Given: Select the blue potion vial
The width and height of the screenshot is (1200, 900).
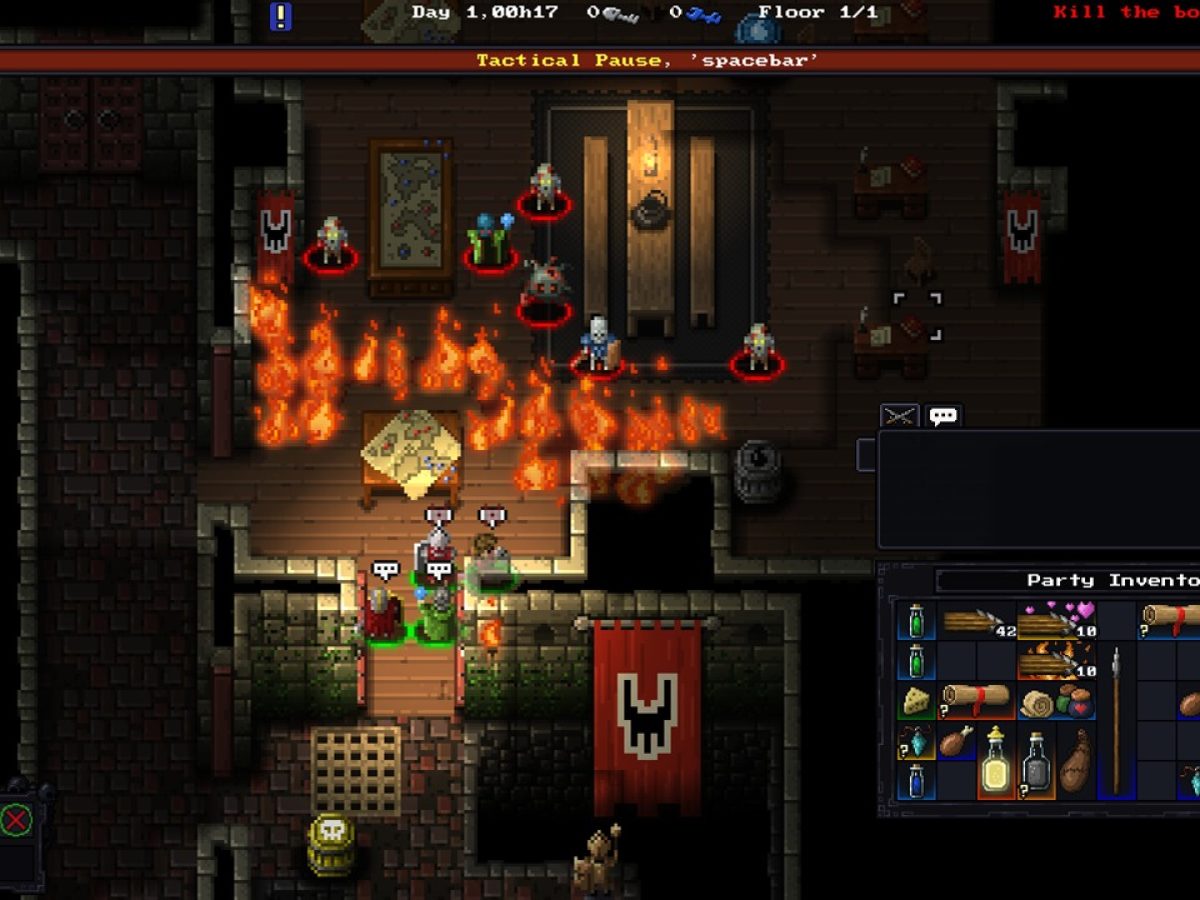Looking at the screenshot, I should pos(915,781).
